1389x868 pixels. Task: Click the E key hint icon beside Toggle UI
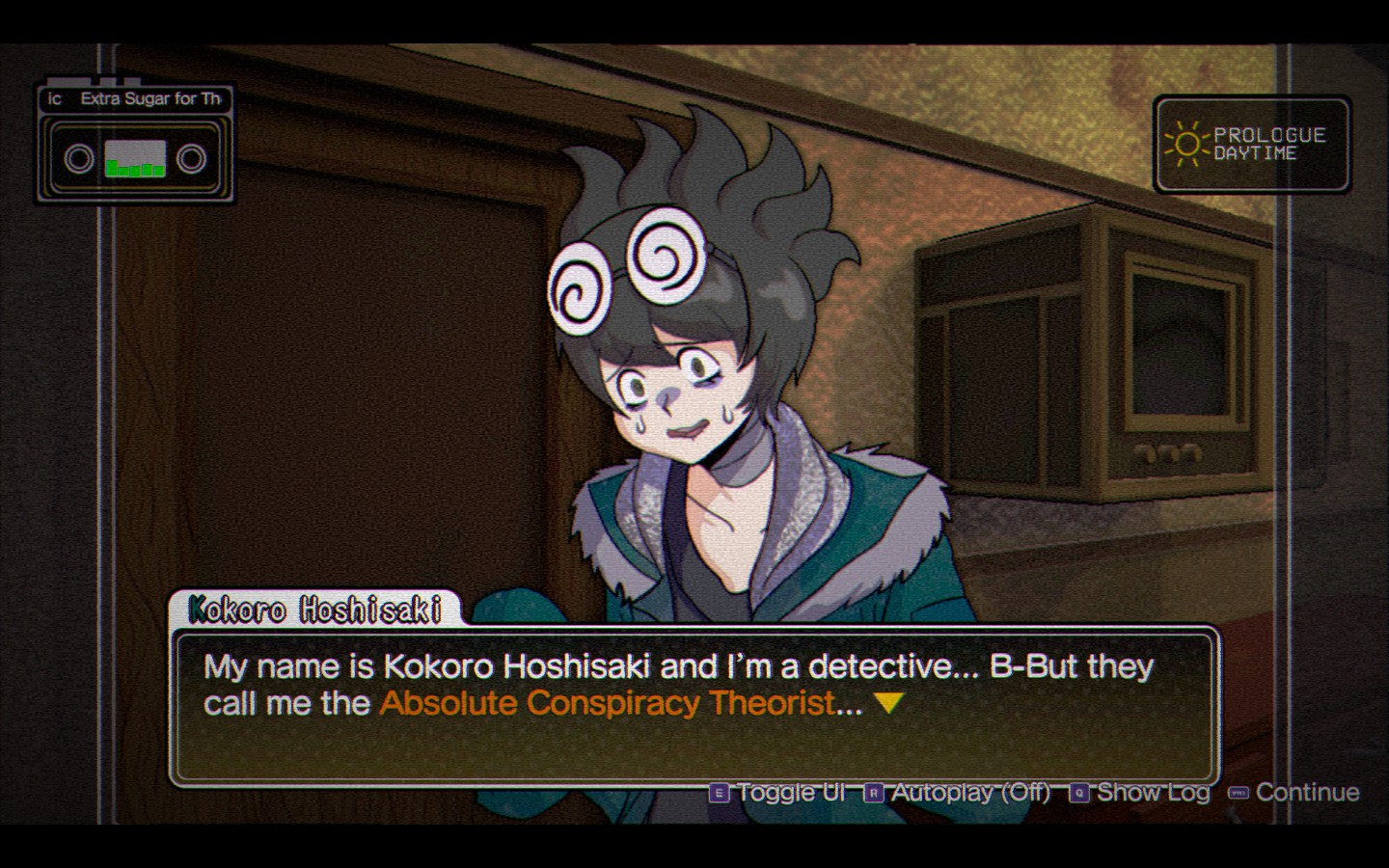click(x=718, y=793)
